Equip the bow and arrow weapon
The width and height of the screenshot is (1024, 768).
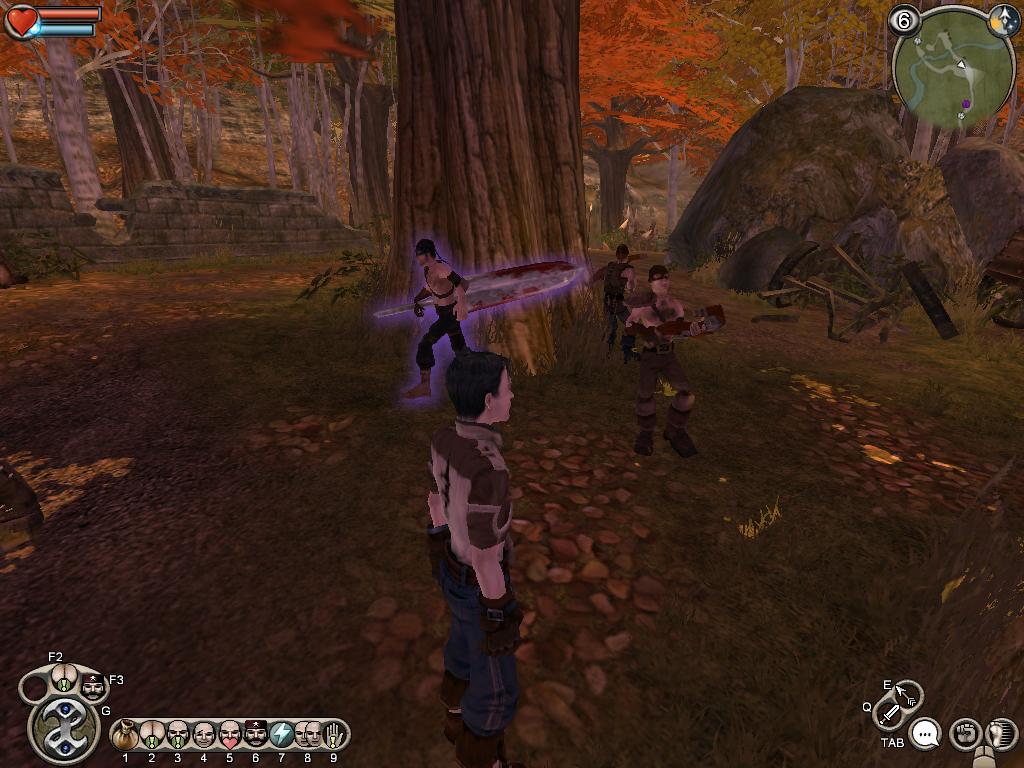tap(907, 694)
